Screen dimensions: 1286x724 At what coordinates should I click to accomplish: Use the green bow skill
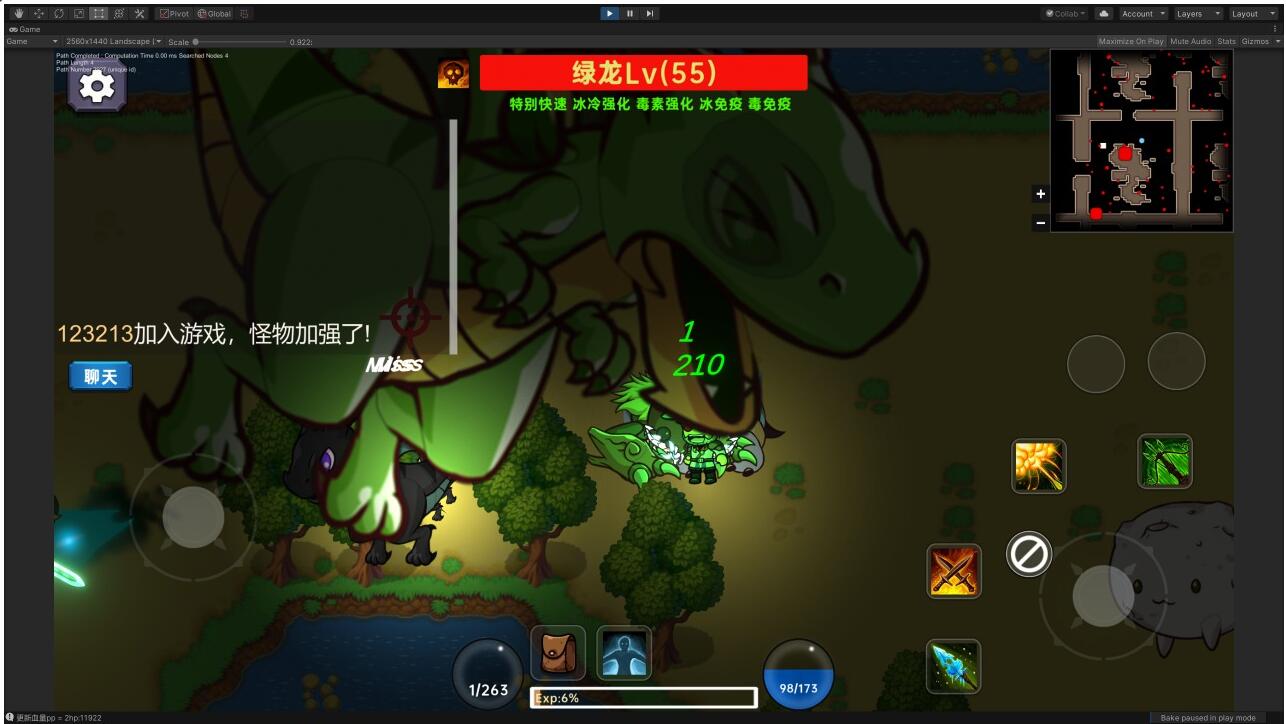click(x=1165, y=461)
